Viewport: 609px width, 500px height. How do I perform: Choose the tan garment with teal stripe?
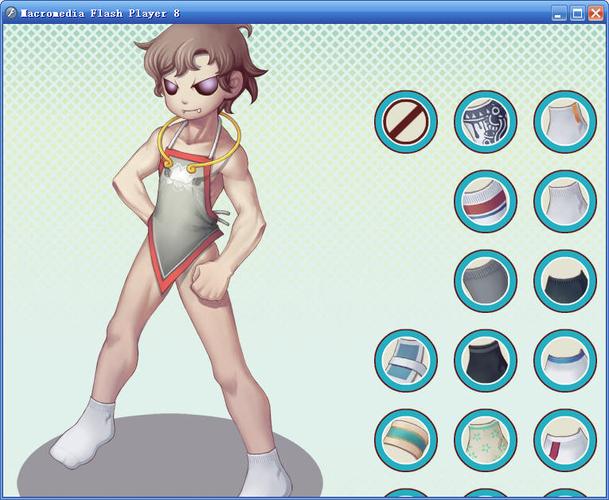[406, 440]
